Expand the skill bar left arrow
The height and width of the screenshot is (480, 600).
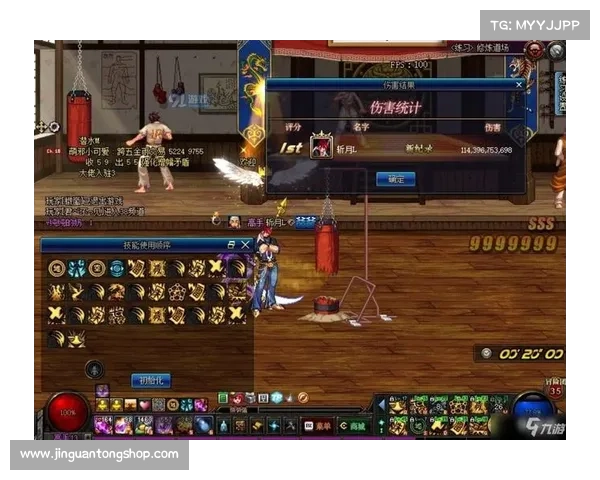380,403
